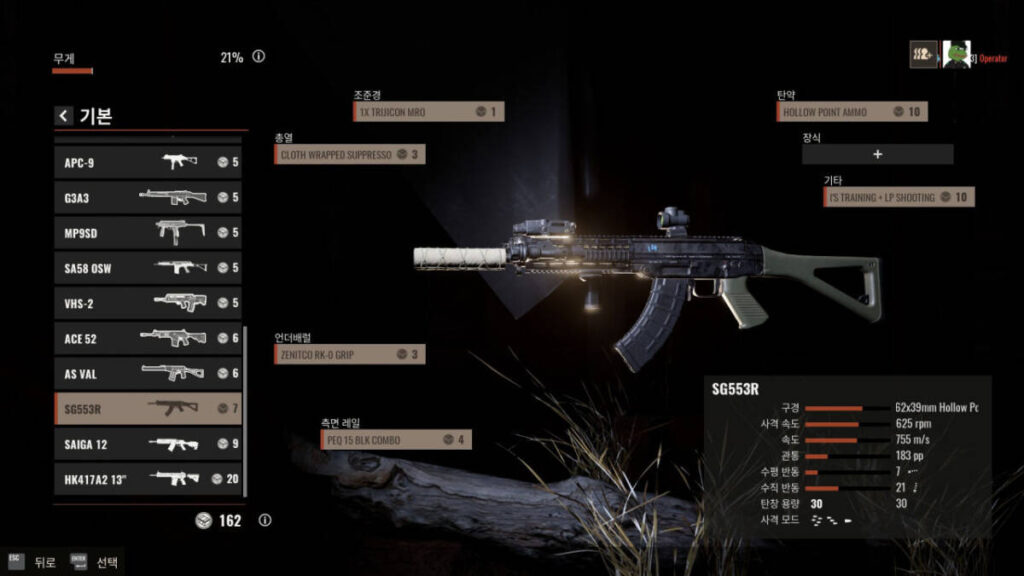Select the APC-9 weapon row

pos(148,162)
